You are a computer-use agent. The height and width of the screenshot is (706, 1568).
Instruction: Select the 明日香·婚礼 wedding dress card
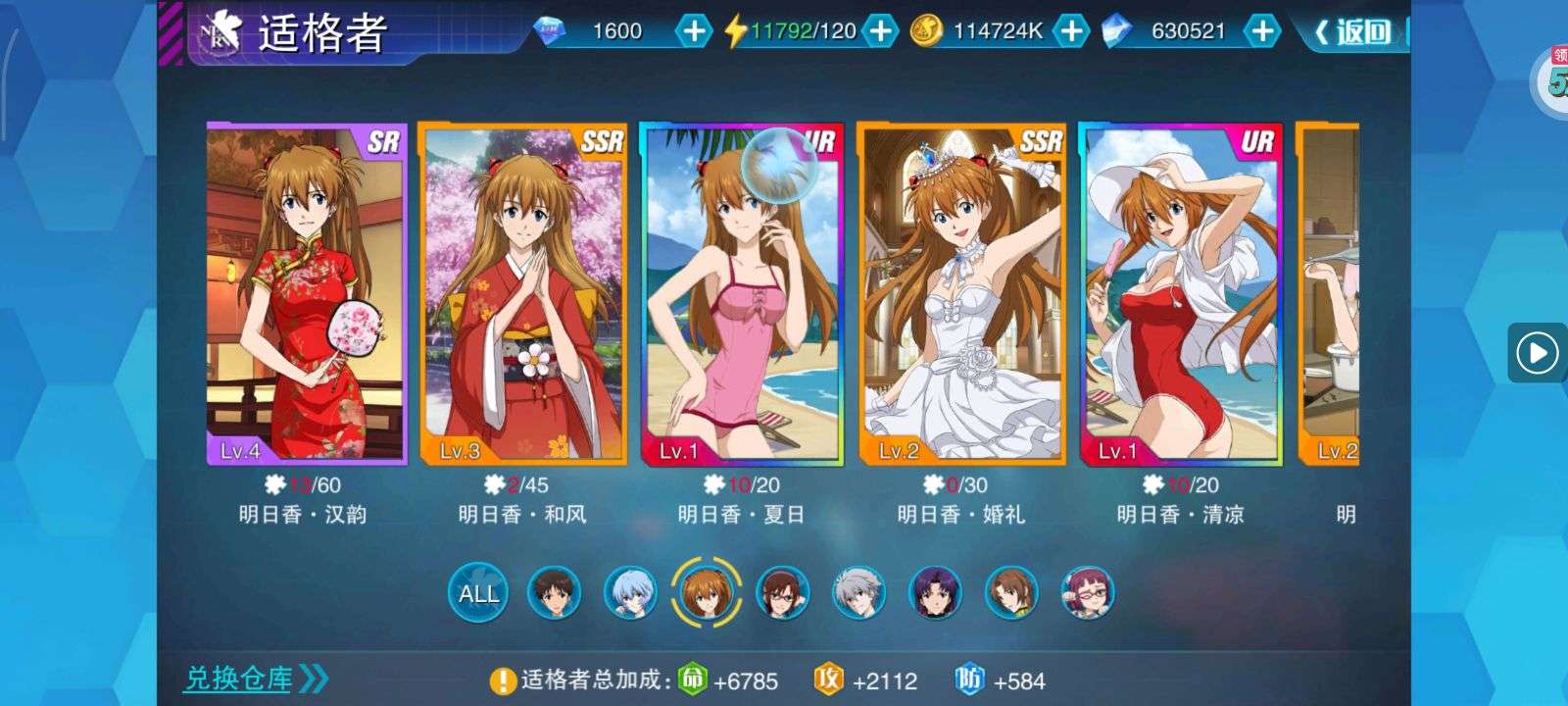[x=961, y=293]
